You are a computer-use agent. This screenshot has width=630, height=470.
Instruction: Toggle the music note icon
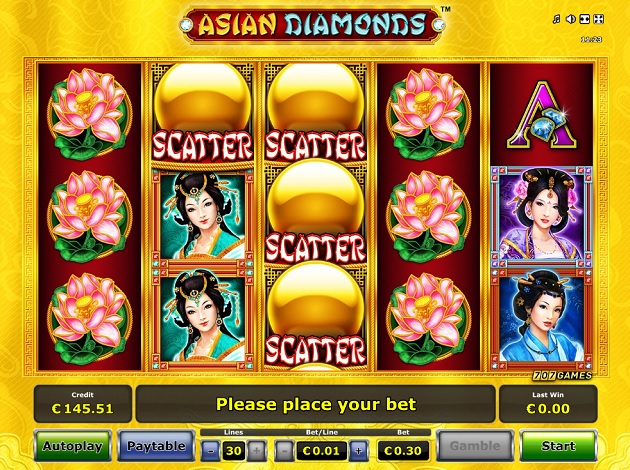[x=558, y=19]
